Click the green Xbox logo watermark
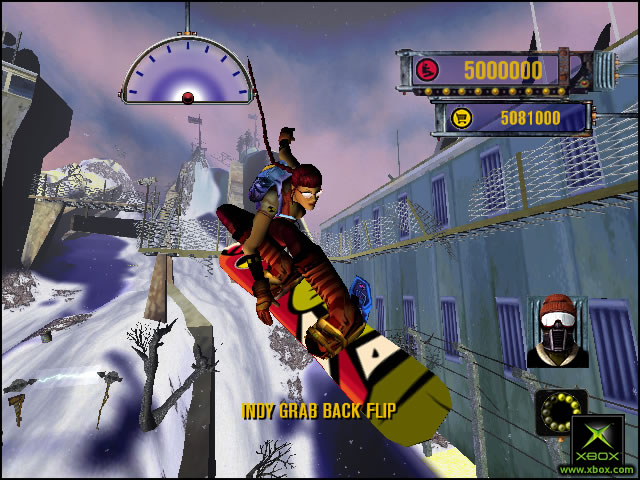The height and width of the screenshot is (480, 640). pyautogui.click(x=598, y=442)
